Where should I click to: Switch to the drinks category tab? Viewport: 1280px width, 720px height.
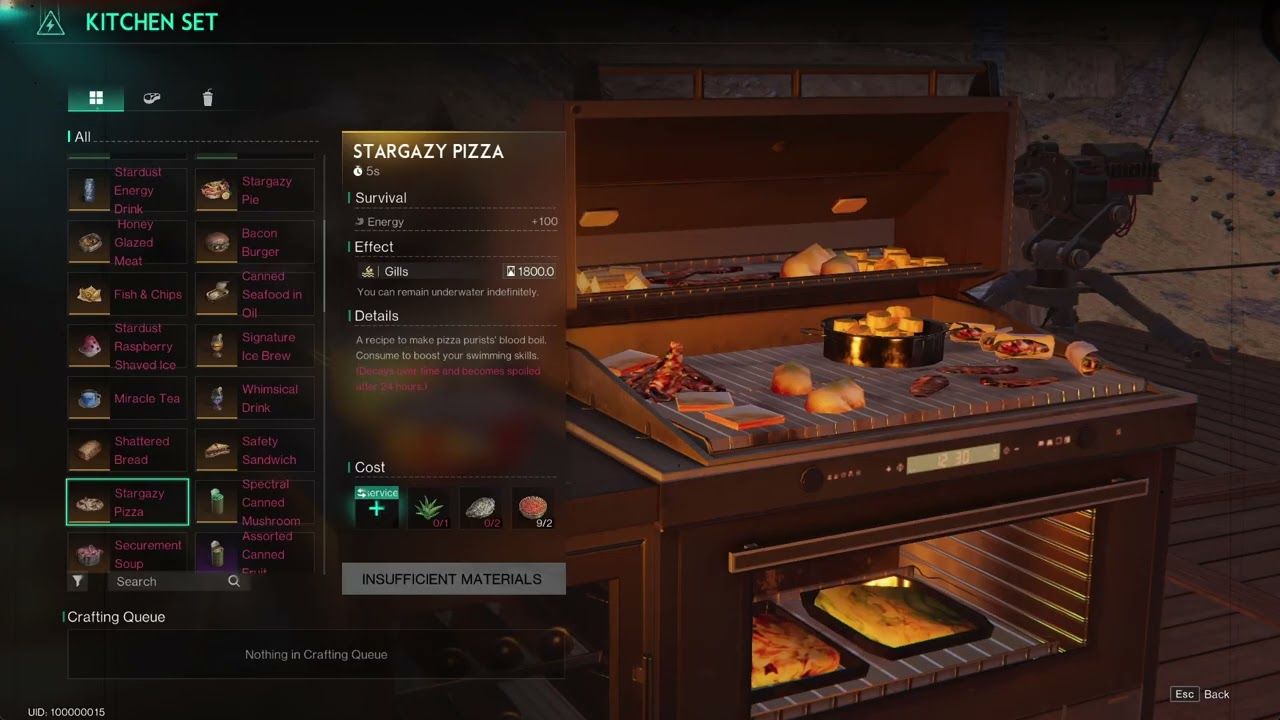(208, 98)
